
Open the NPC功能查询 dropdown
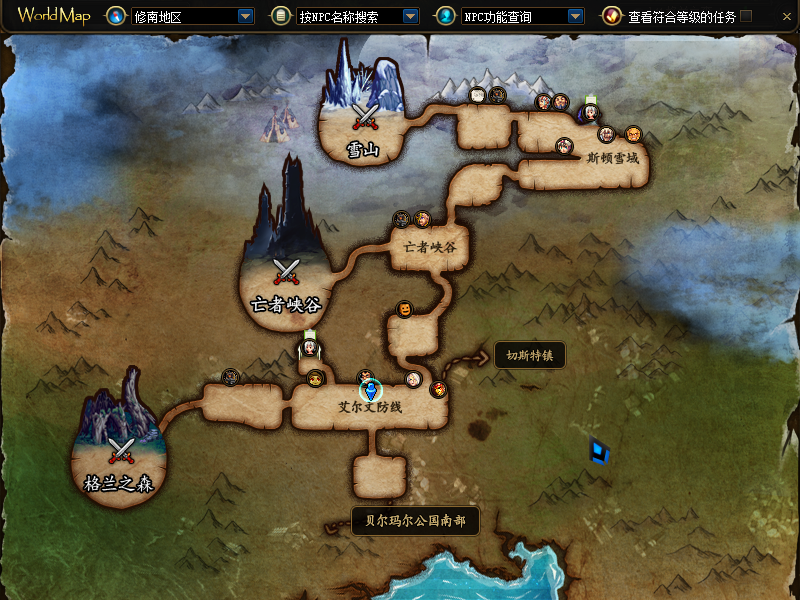575,17
